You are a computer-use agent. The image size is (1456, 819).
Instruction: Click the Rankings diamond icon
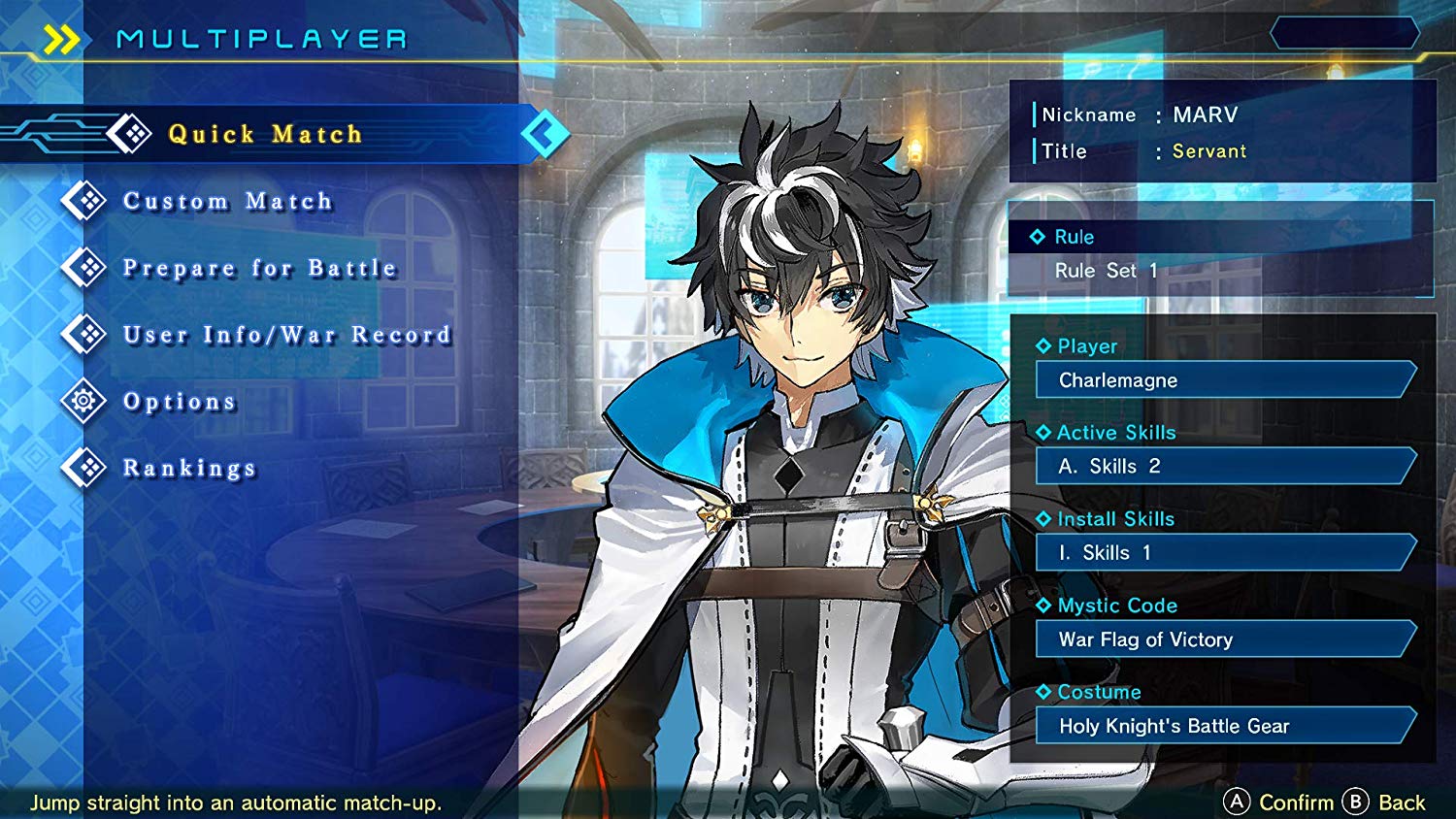(84, 467)
